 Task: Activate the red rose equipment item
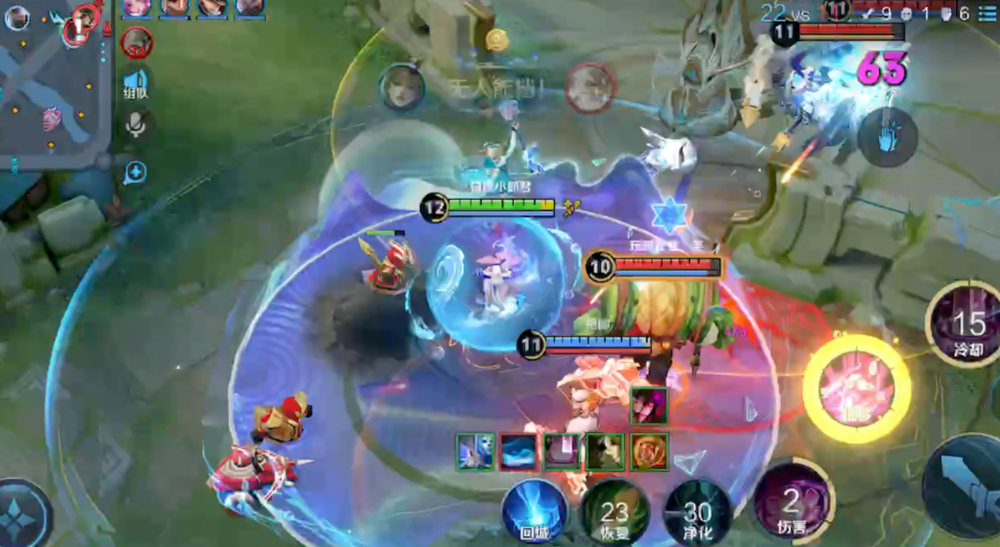650,452
